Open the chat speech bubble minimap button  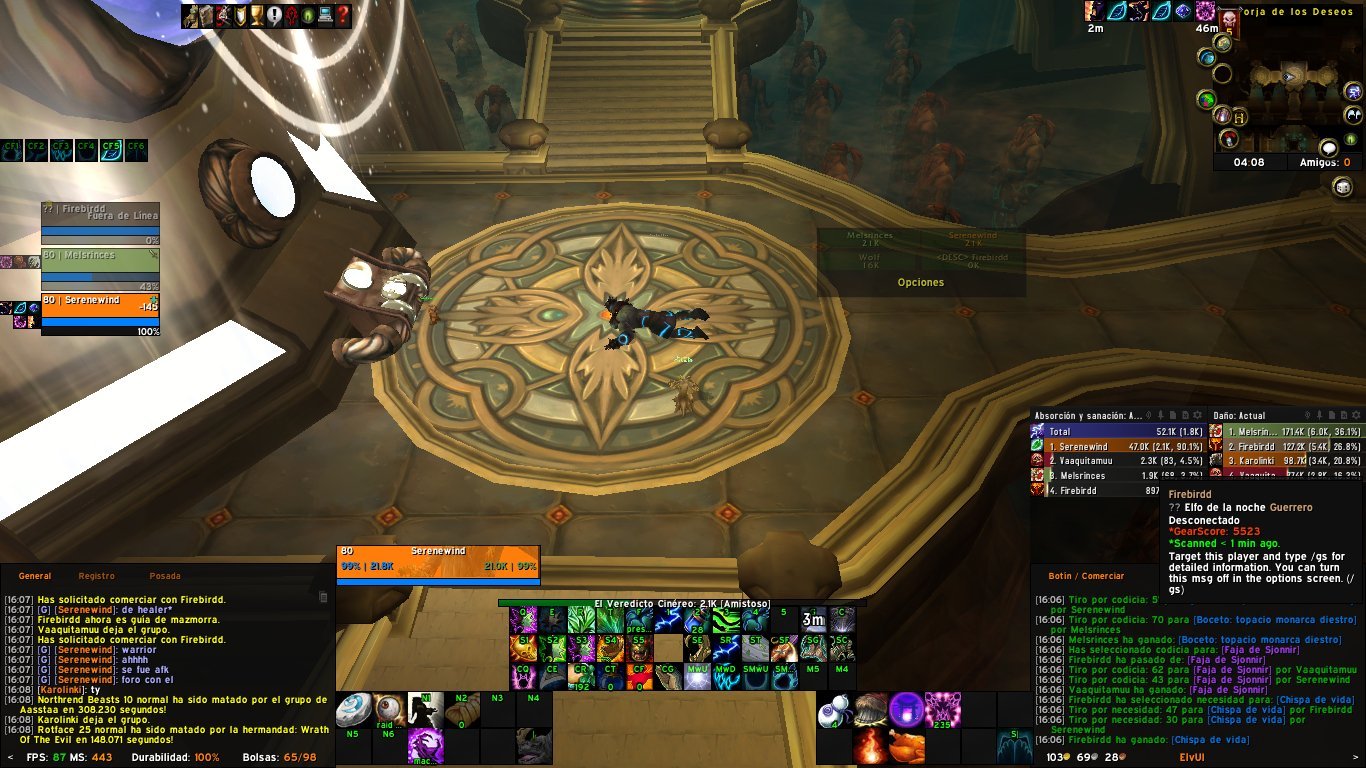pyautogui.click(x=1328, y=147)
